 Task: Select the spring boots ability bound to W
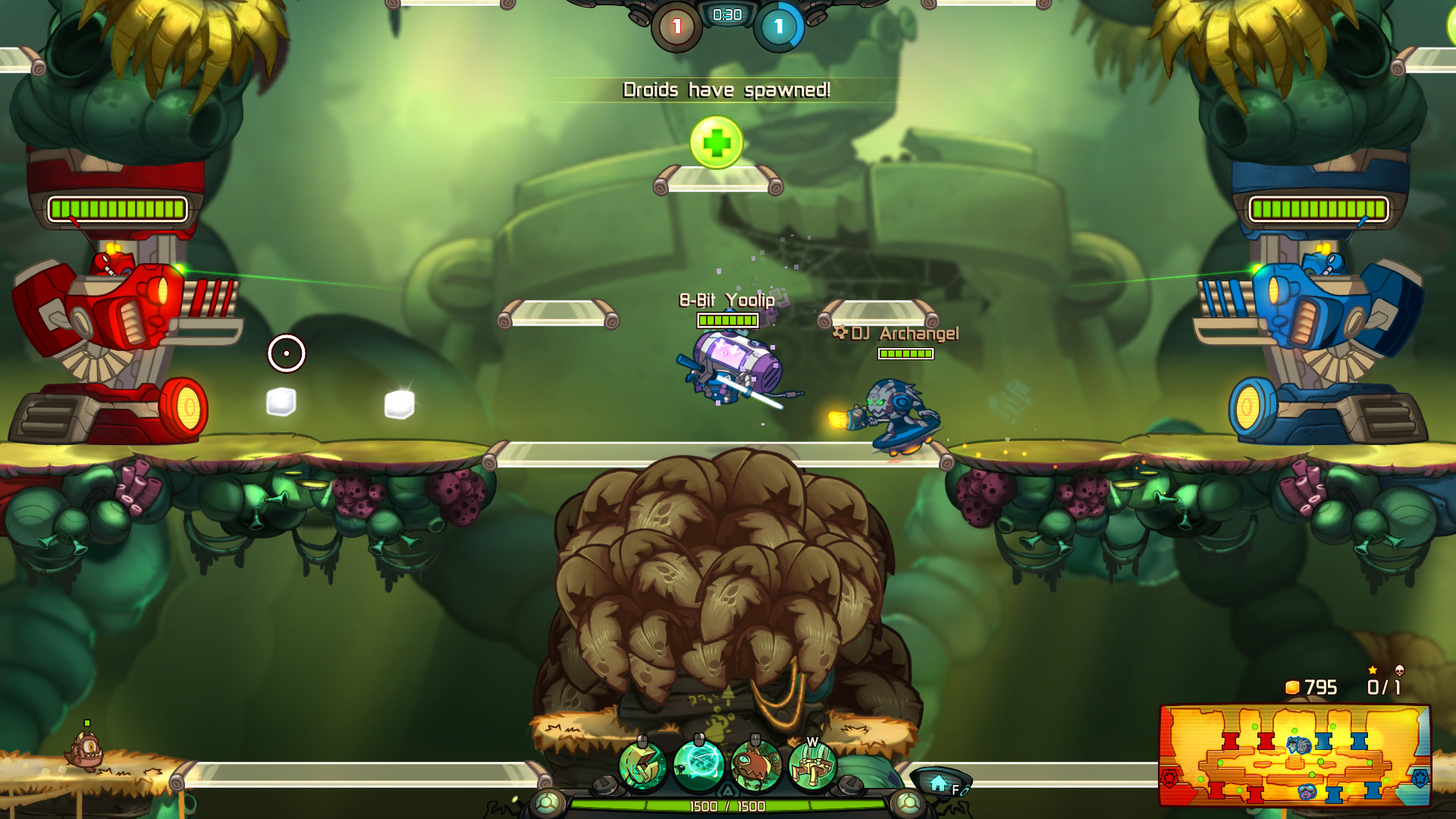[811, 764]
